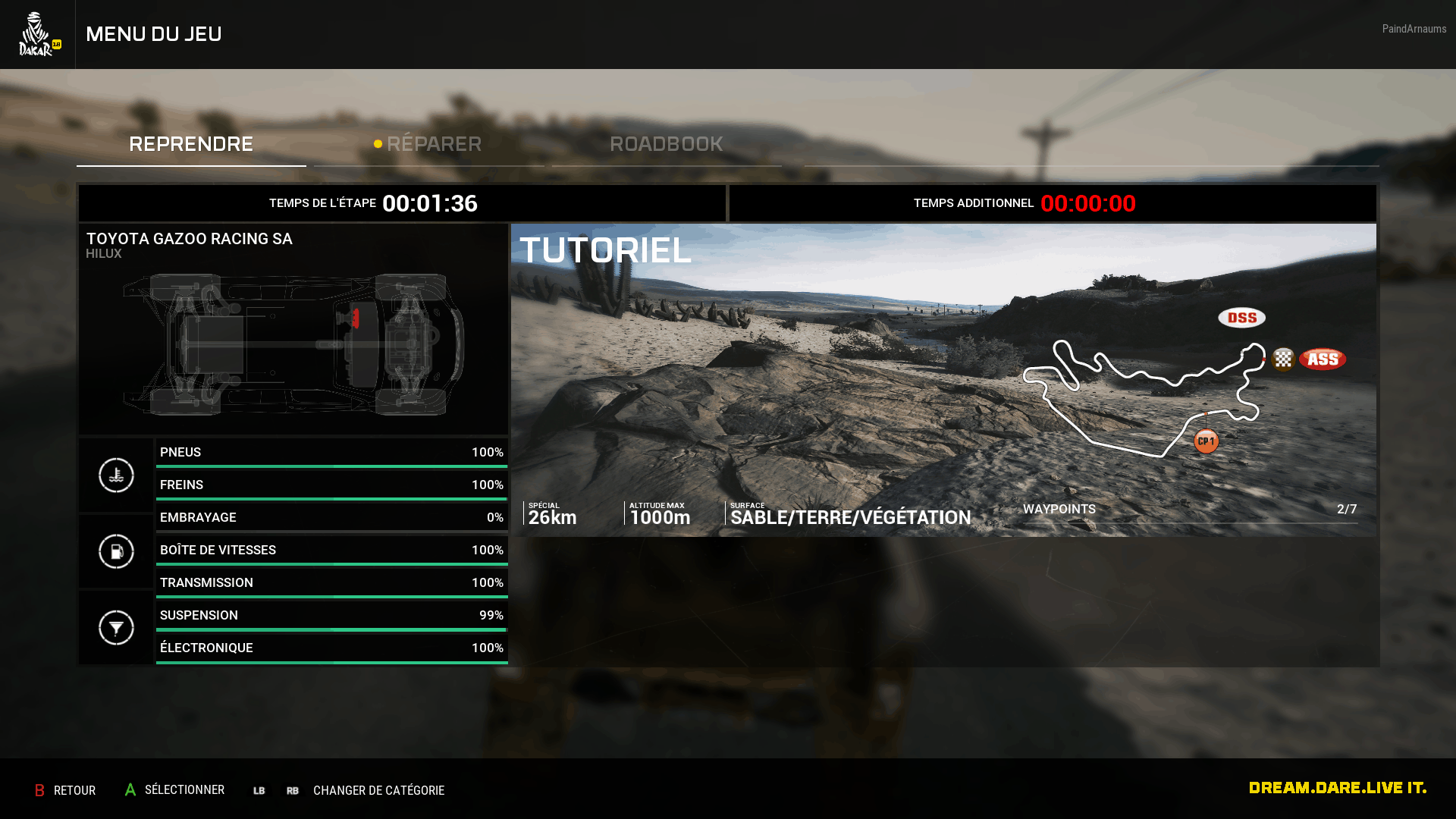Click the Hilux vehicle damage diagram
This screenshot has width=1456, height=819.
coord(293,344)
